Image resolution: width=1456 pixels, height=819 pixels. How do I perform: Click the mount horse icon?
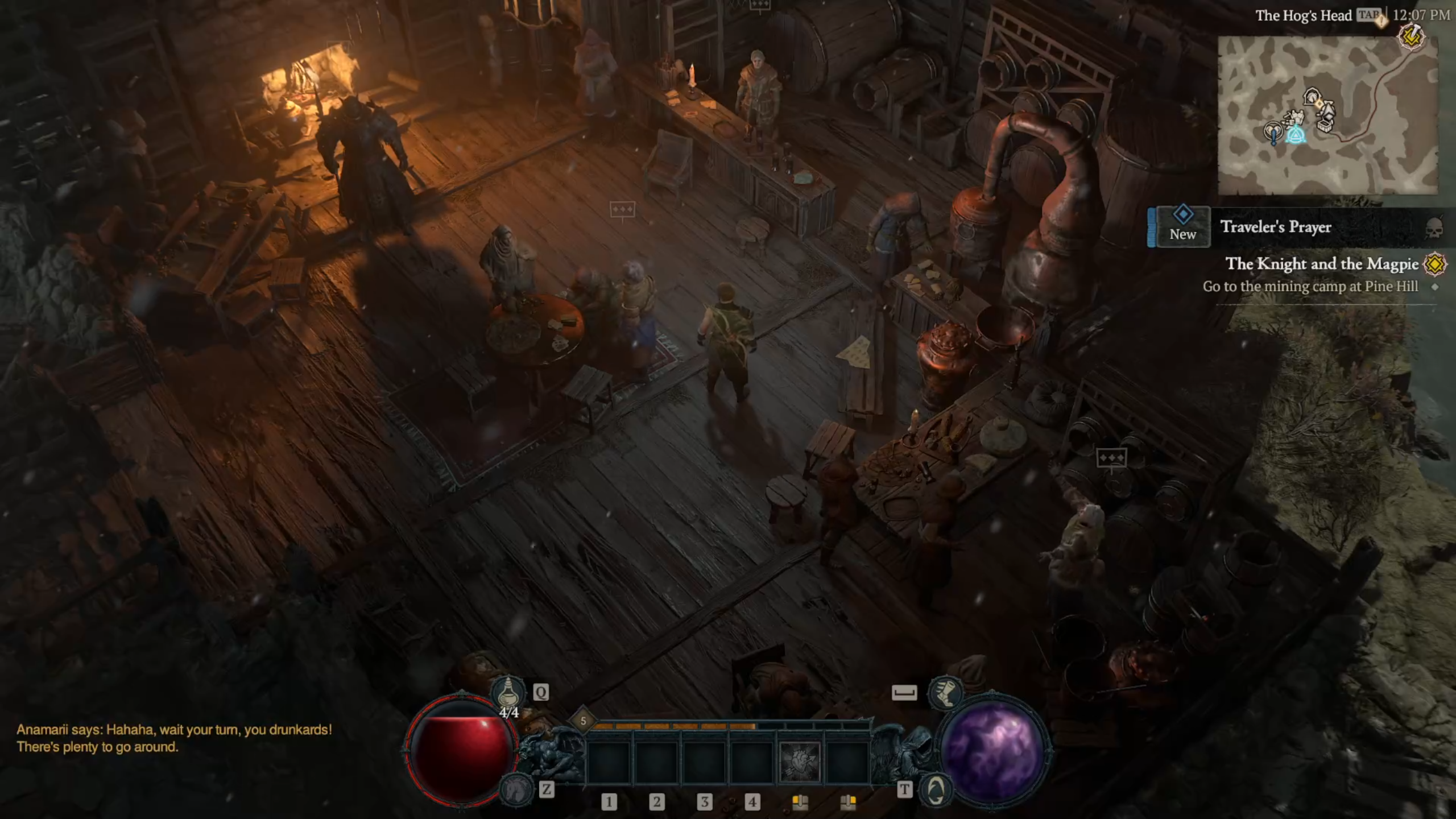click(x=515, y=789)
